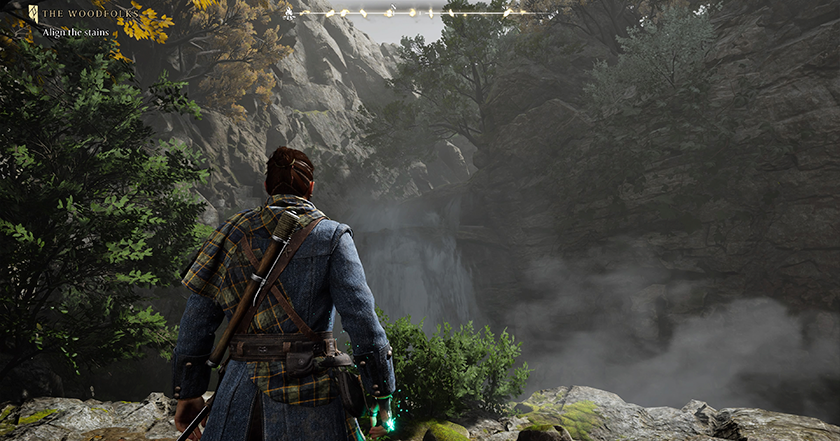Click the compass bar at the top
Image resolution: width=840 pixels, height=441 pixels.
pos(420,13)
